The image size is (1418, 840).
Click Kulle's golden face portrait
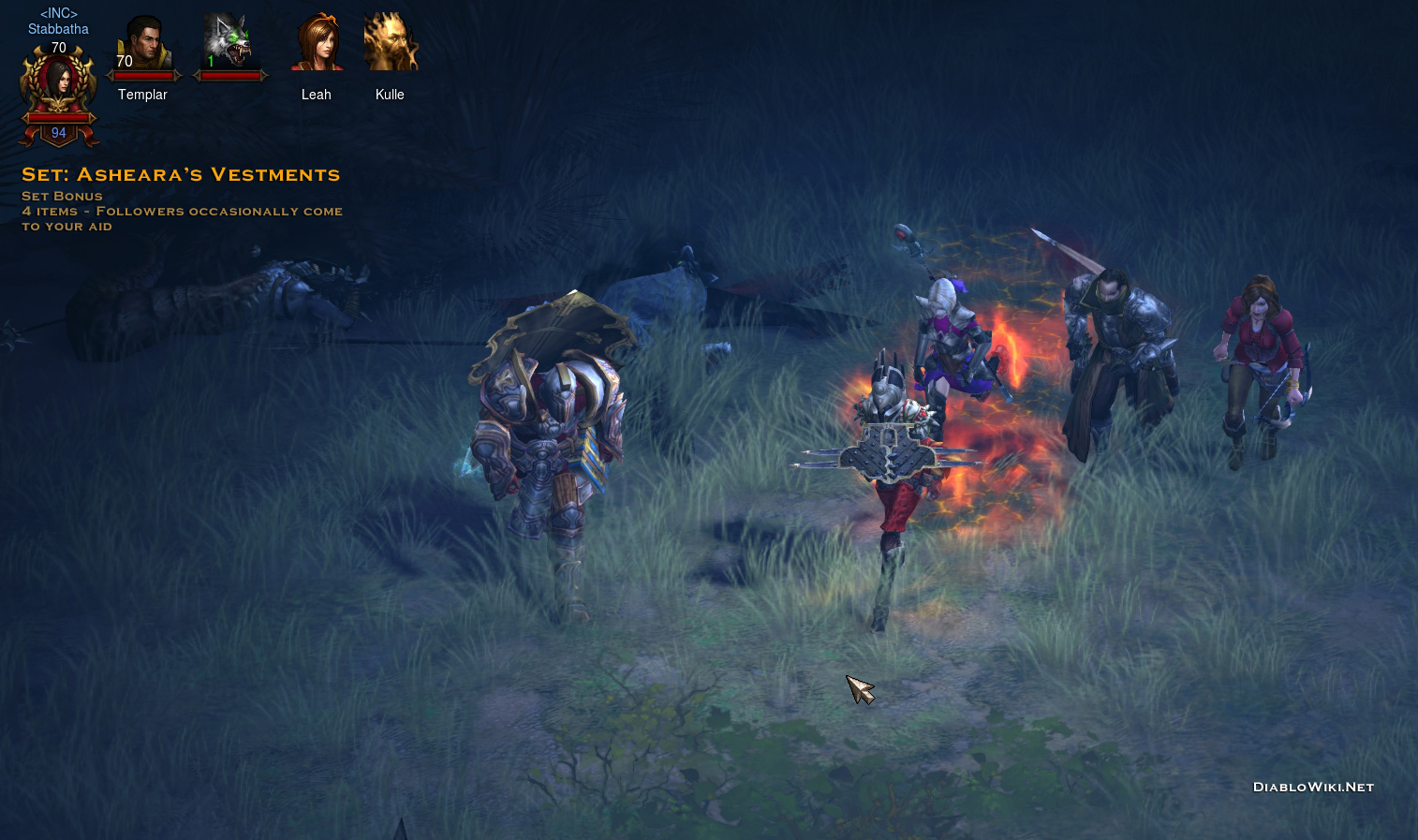coord(390,43)
